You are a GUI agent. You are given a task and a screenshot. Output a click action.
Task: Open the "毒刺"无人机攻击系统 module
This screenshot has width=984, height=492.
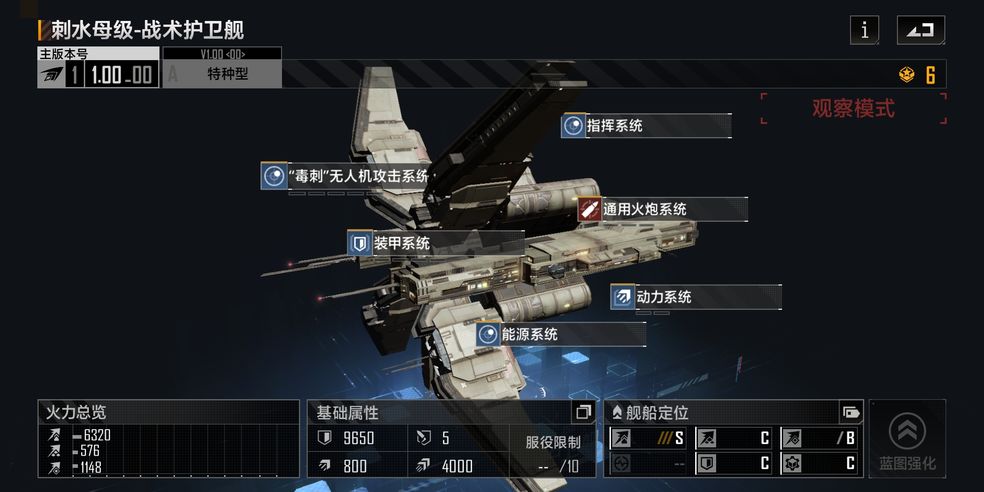346,177
